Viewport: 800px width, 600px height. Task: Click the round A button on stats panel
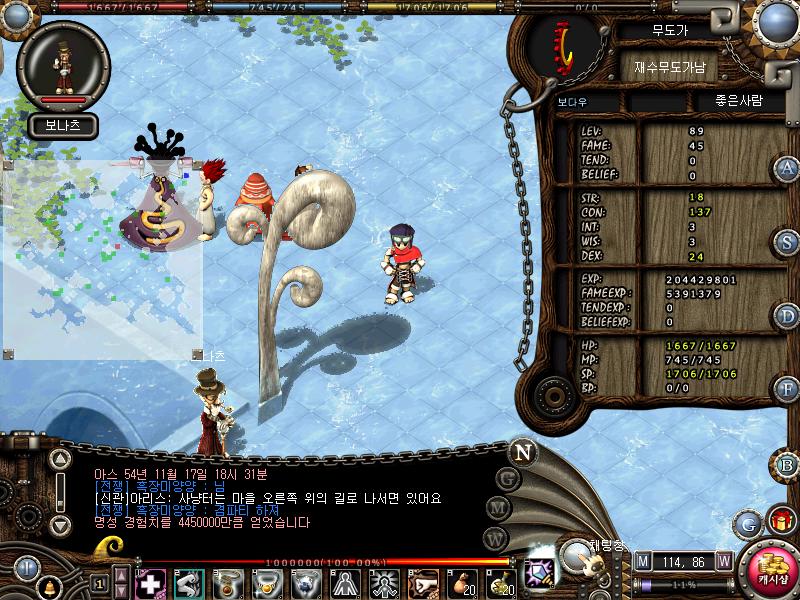click(787, 168)
